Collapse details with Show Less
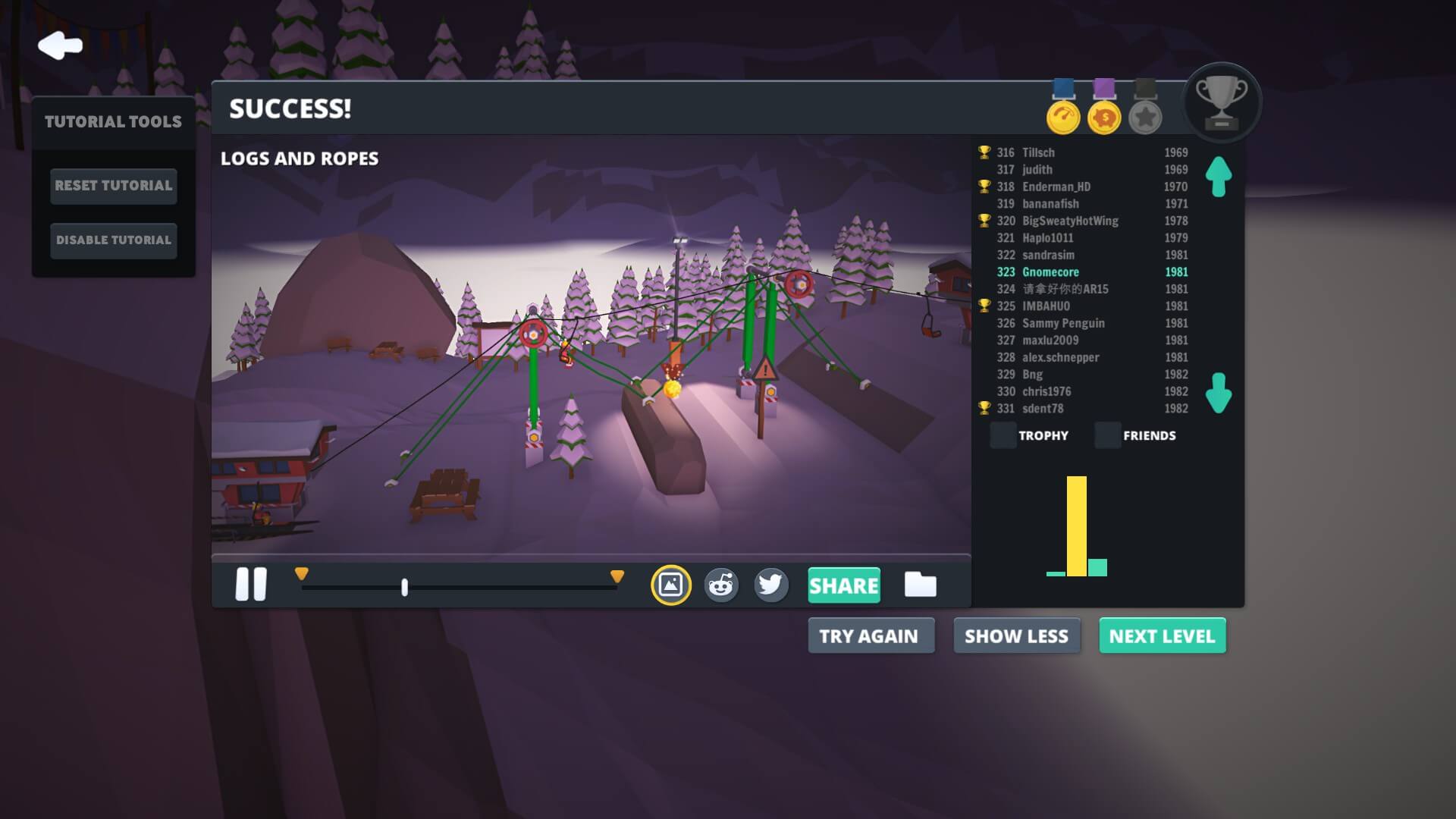1456x819 pixels. coord(1016,636)
